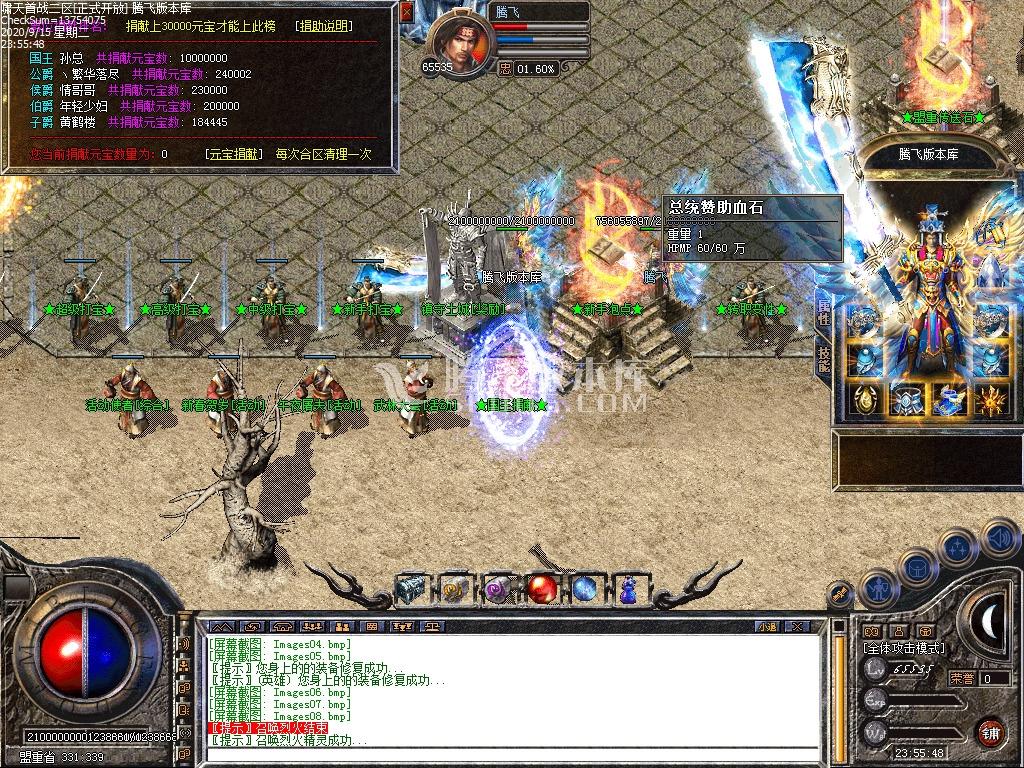The height and width of the screenshot is (768, 1024).
Task: Click the 小退 logout button
Action: (x=768, y=627)
